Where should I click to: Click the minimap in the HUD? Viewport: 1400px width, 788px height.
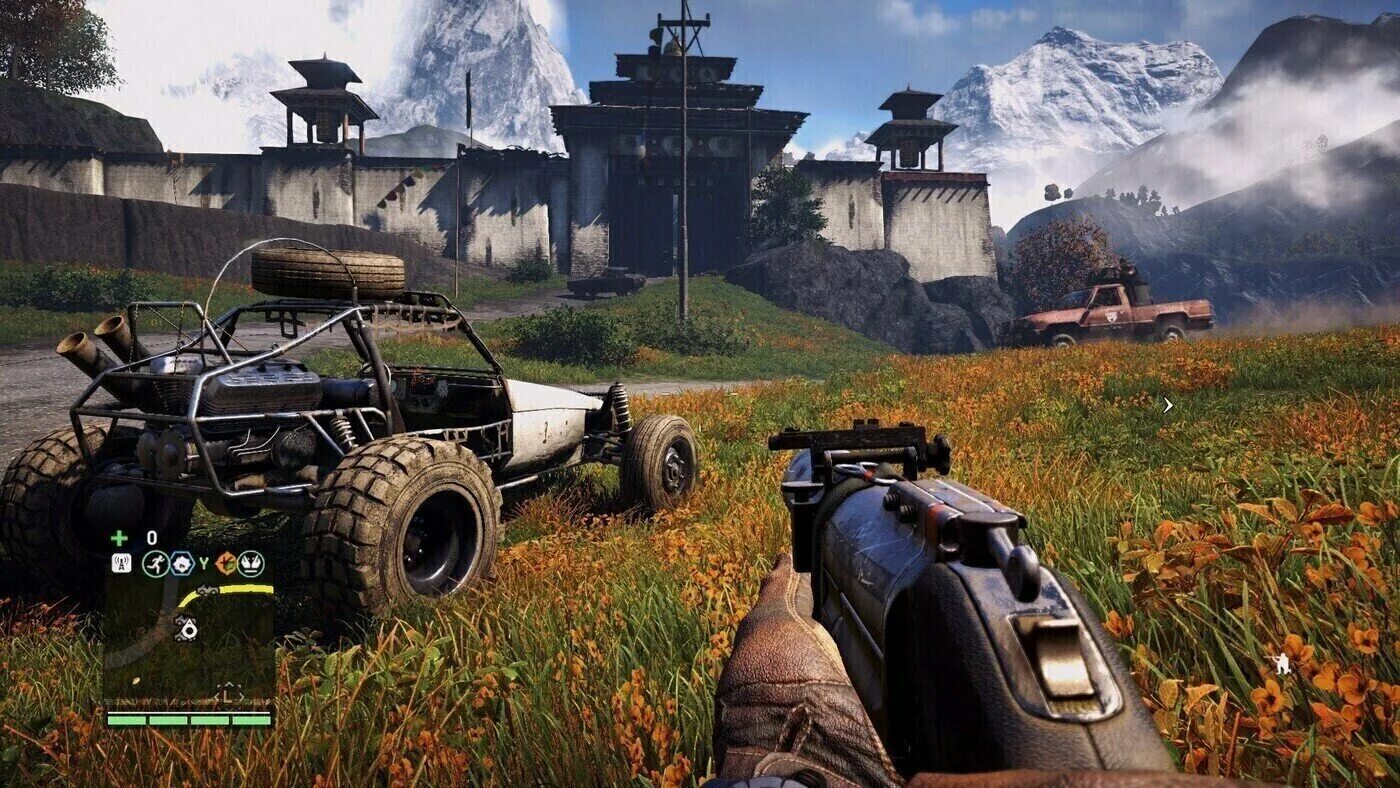click(x=189, y=640)
